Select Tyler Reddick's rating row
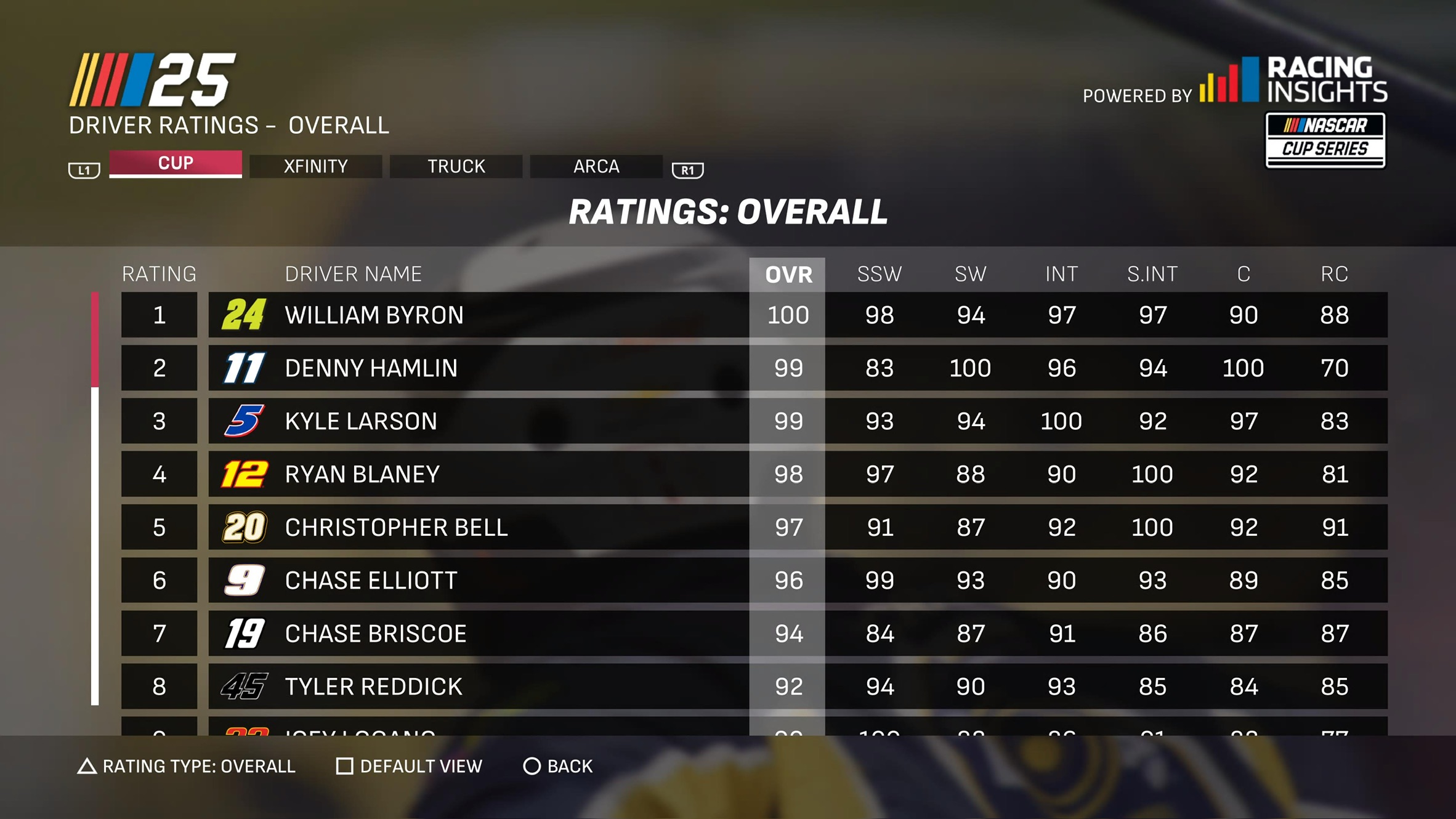The image size is (1456, 819). (x=373, y=687)
